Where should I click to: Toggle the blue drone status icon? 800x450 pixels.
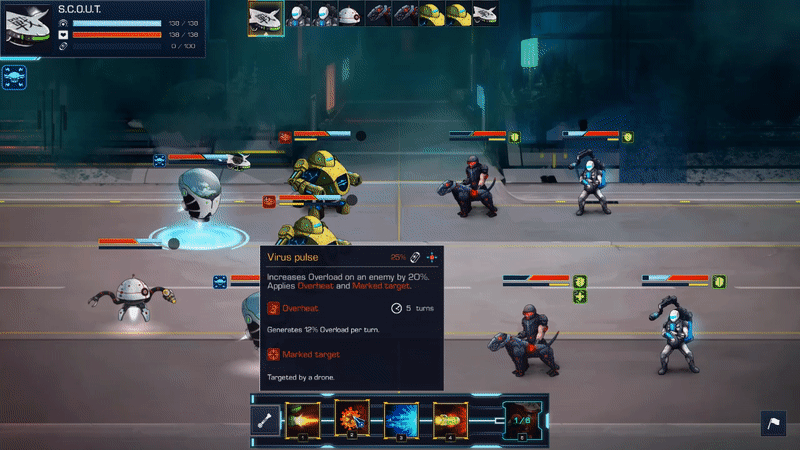15,76
